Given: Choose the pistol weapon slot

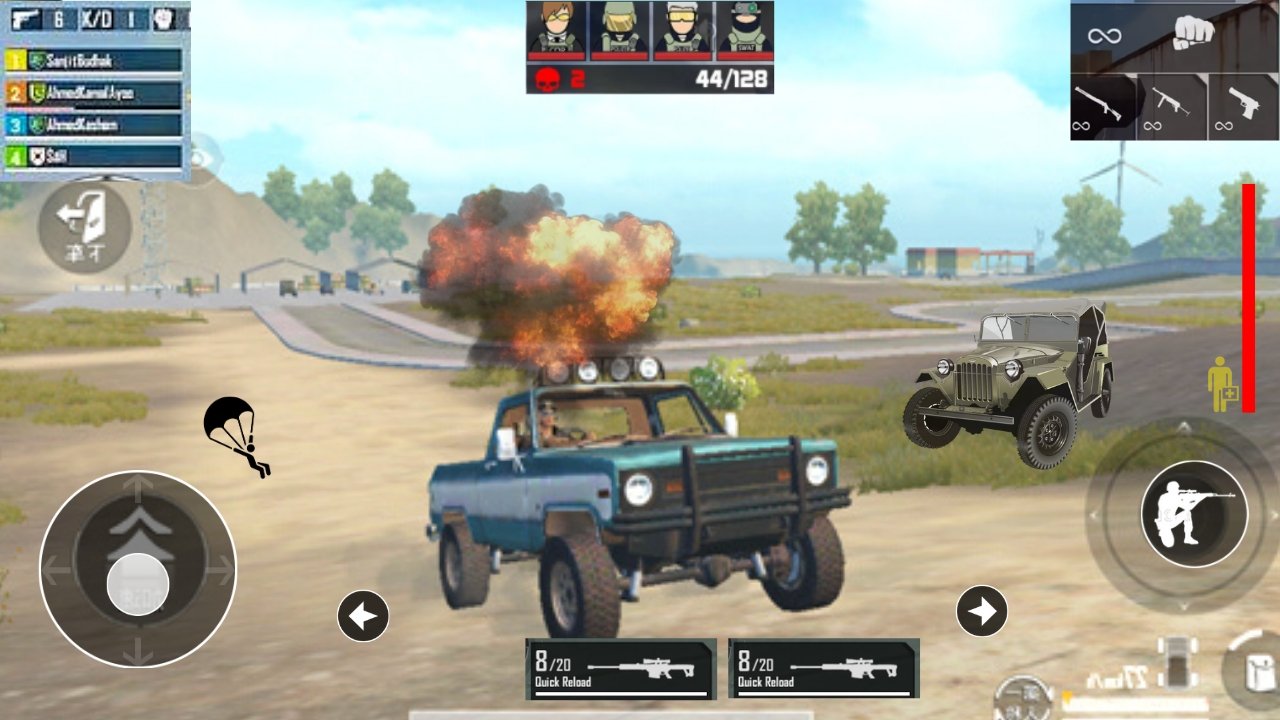Looking at the screenshot, I should [1243, 106].
